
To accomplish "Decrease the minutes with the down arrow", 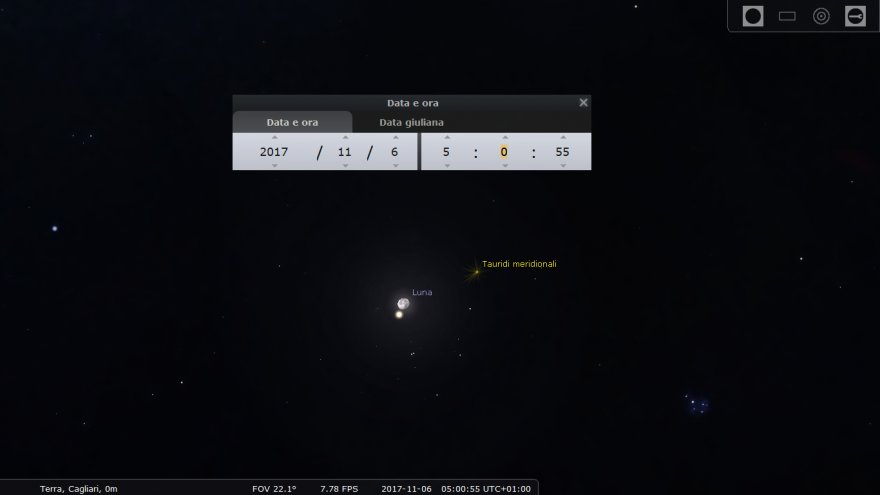I will coord(504,166).
